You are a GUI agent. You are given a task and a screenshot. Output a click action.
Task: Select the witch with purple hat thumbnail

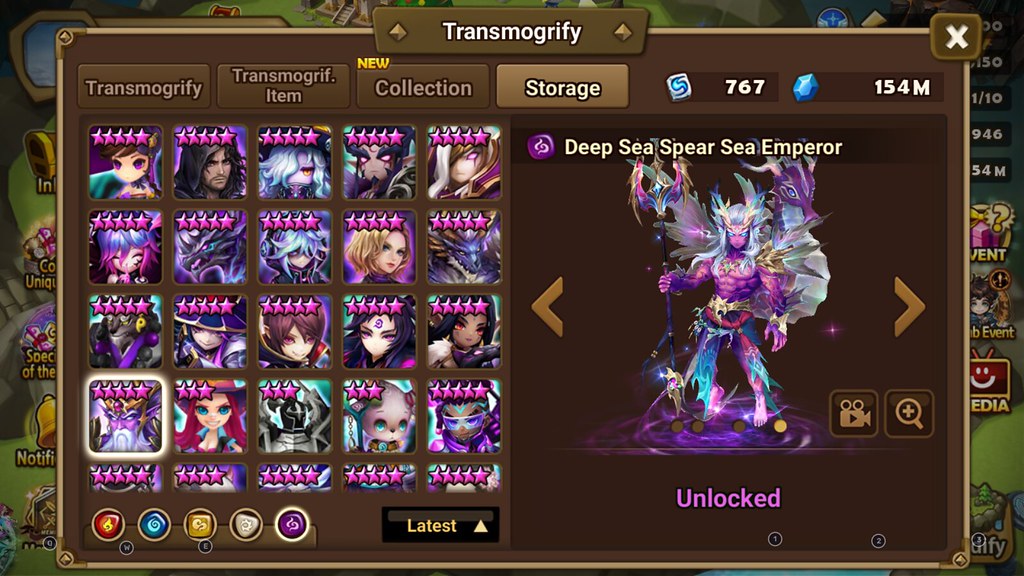[x=210, y=331]
